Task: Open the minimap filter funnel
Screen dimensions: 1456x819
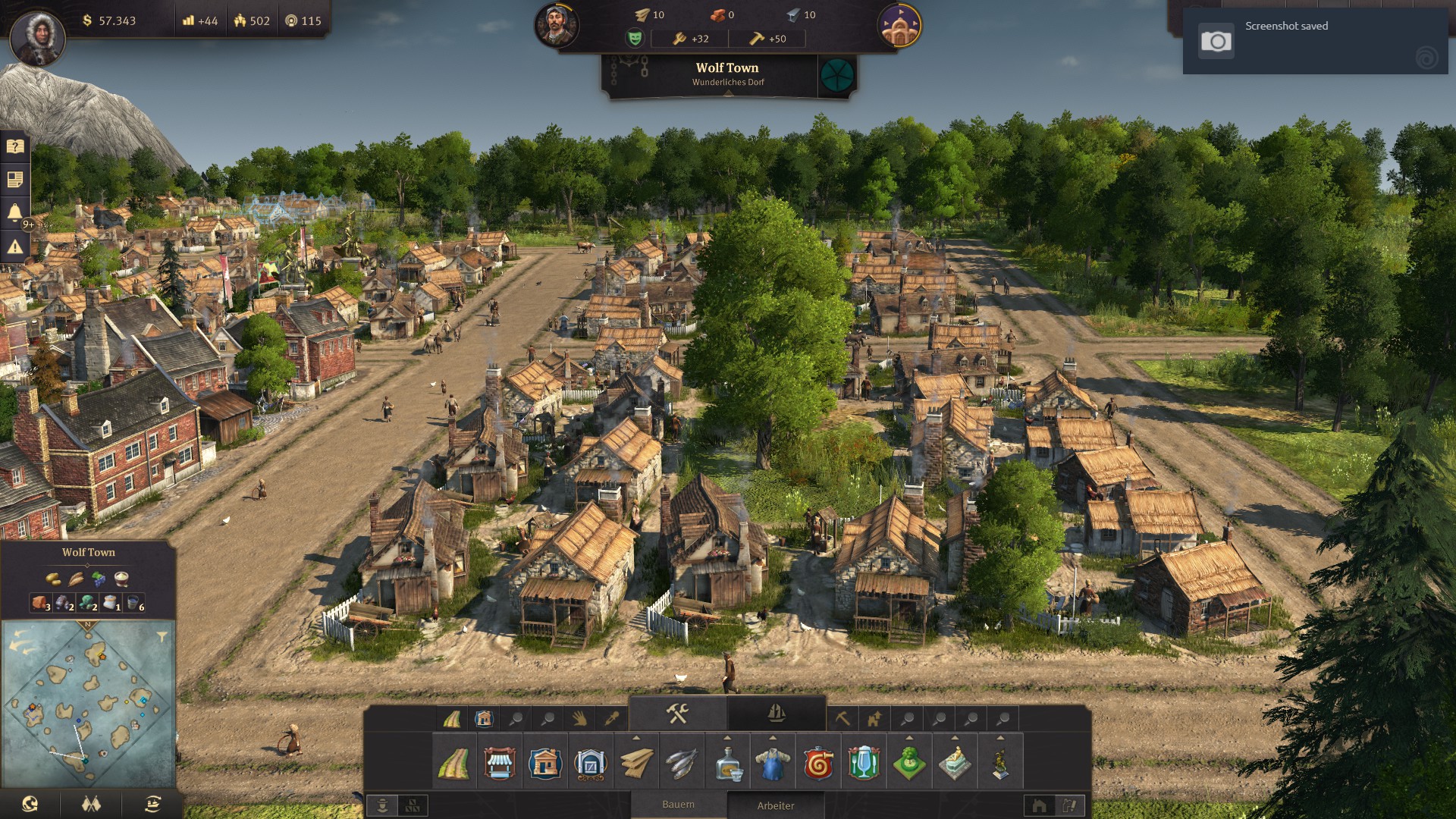Action: point(162,637)
